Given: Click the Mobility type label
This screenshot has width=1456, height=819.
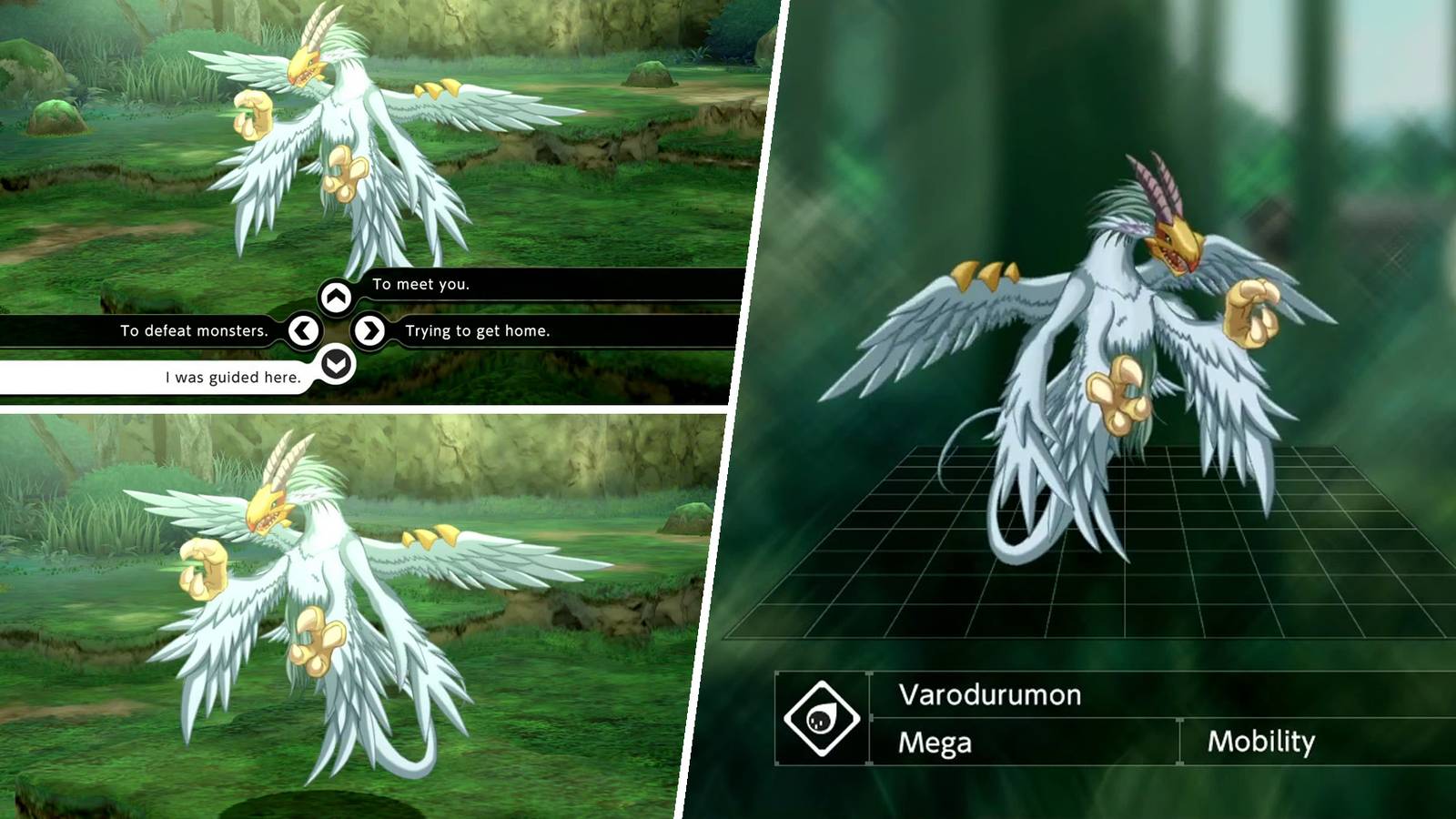Looking at the screenshot, I should pyautogui.click(x=1260, y=743).
